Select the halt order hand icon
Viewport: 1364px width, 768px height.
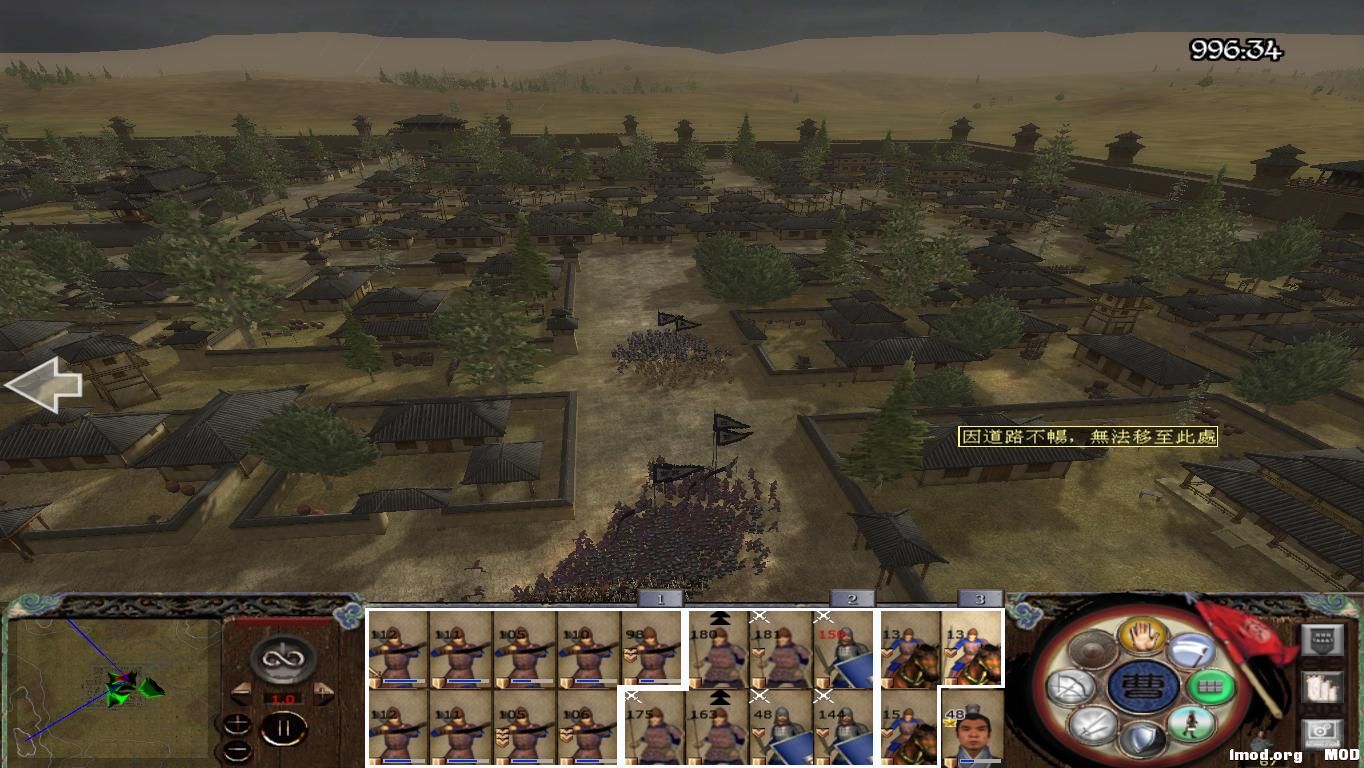[1144, 635]
